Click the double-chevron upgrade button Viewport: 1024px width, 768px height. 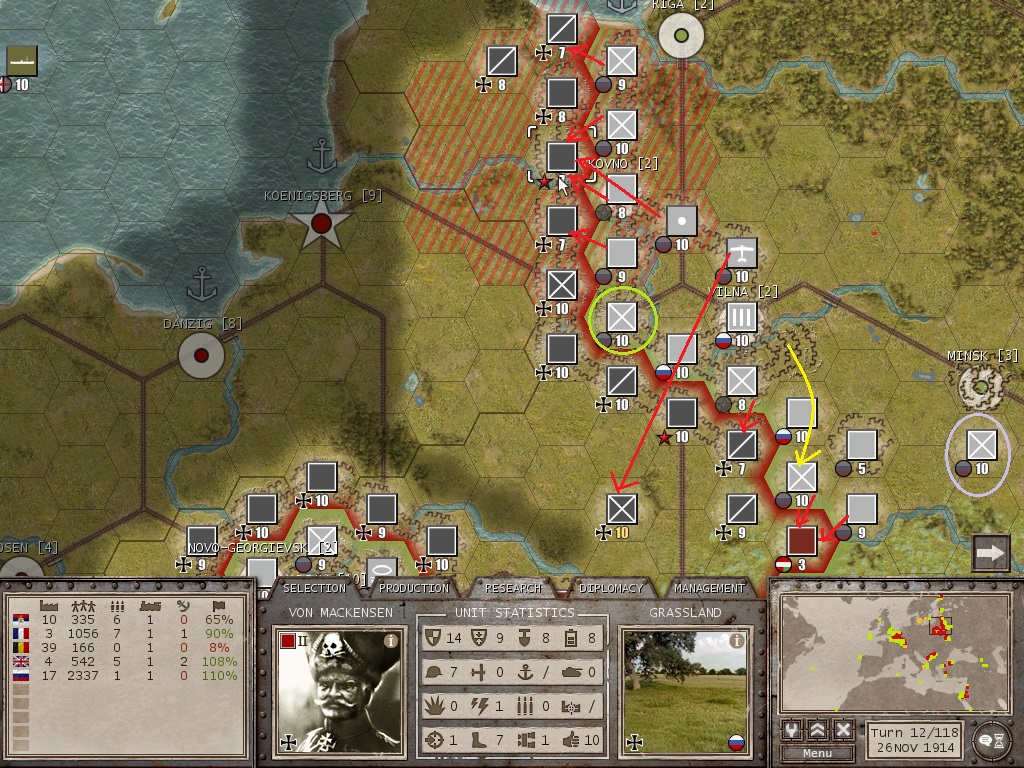click(818, 730)
